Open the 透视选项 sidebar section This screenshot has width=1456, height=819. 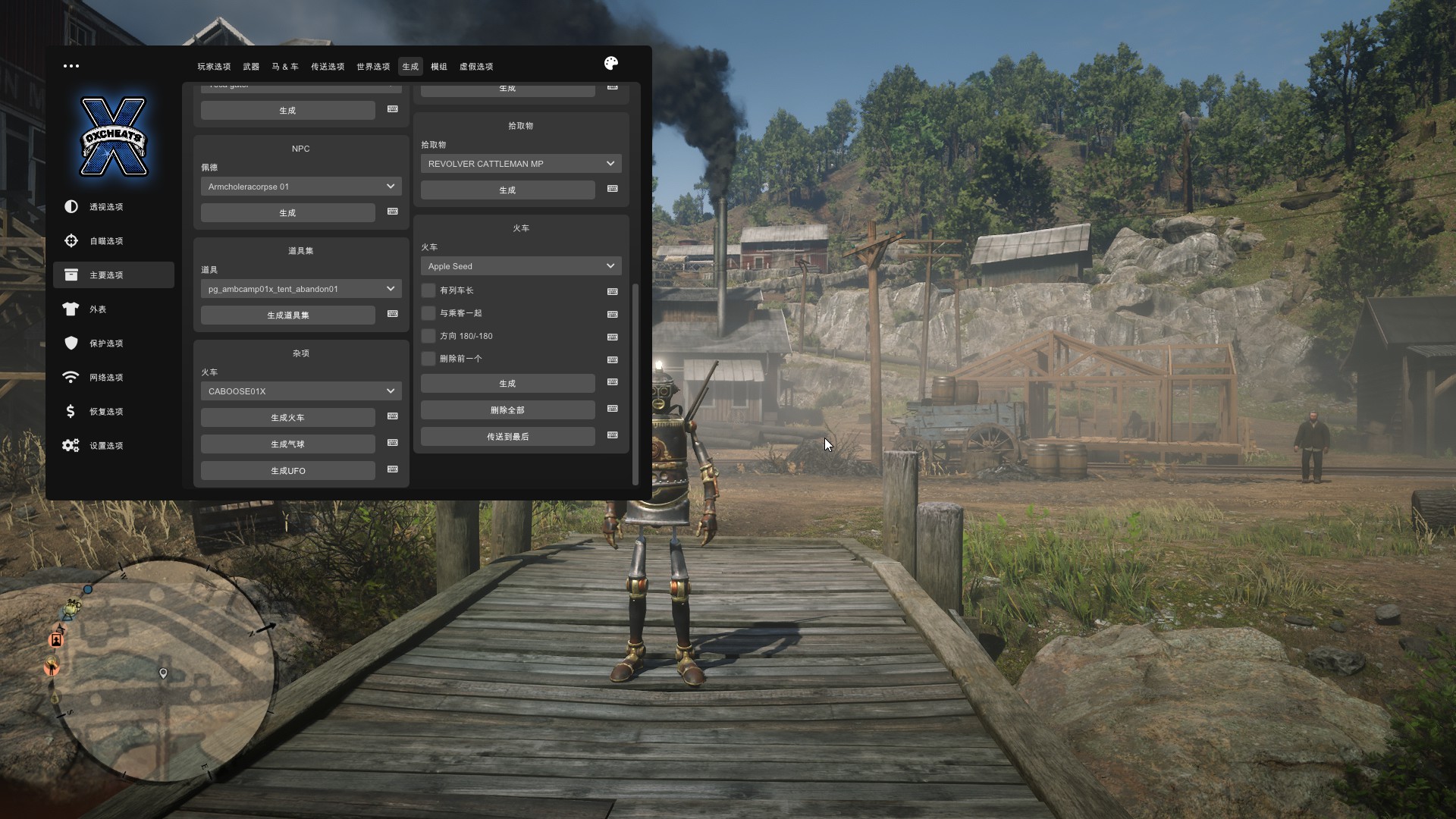(x=105, y=207)
